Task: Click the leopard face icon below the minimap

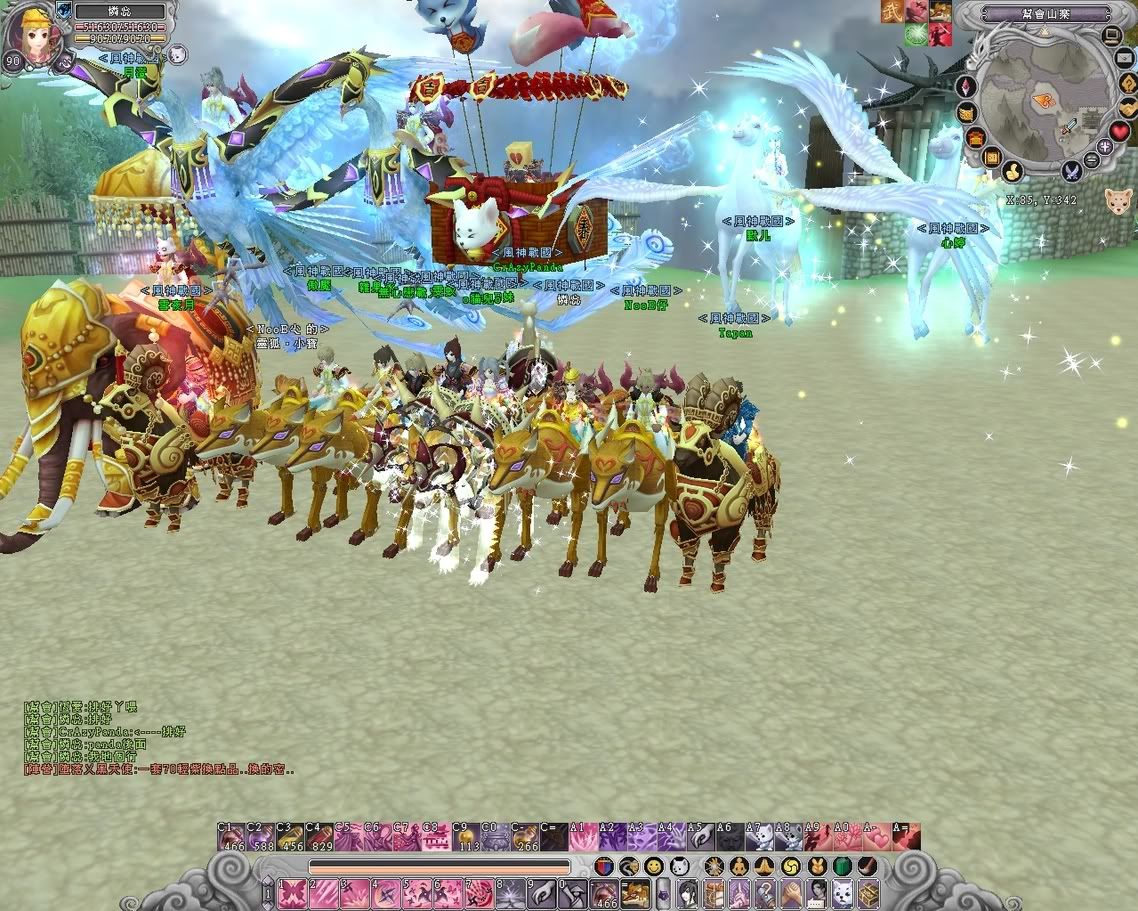Action: click(x=1118, y=201)
